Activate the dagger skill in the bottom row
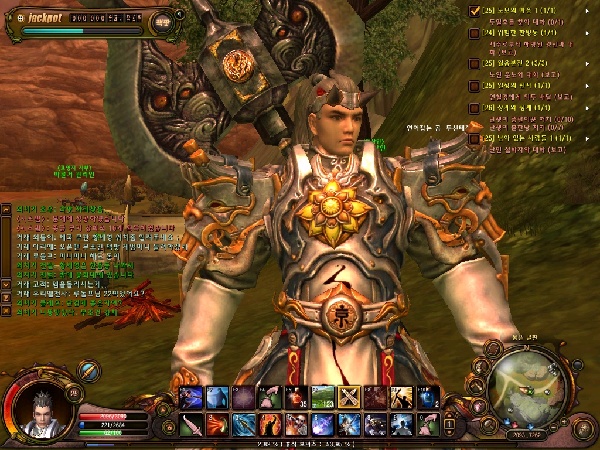Viewport: 600px width, 450px height. pos(189,424)
